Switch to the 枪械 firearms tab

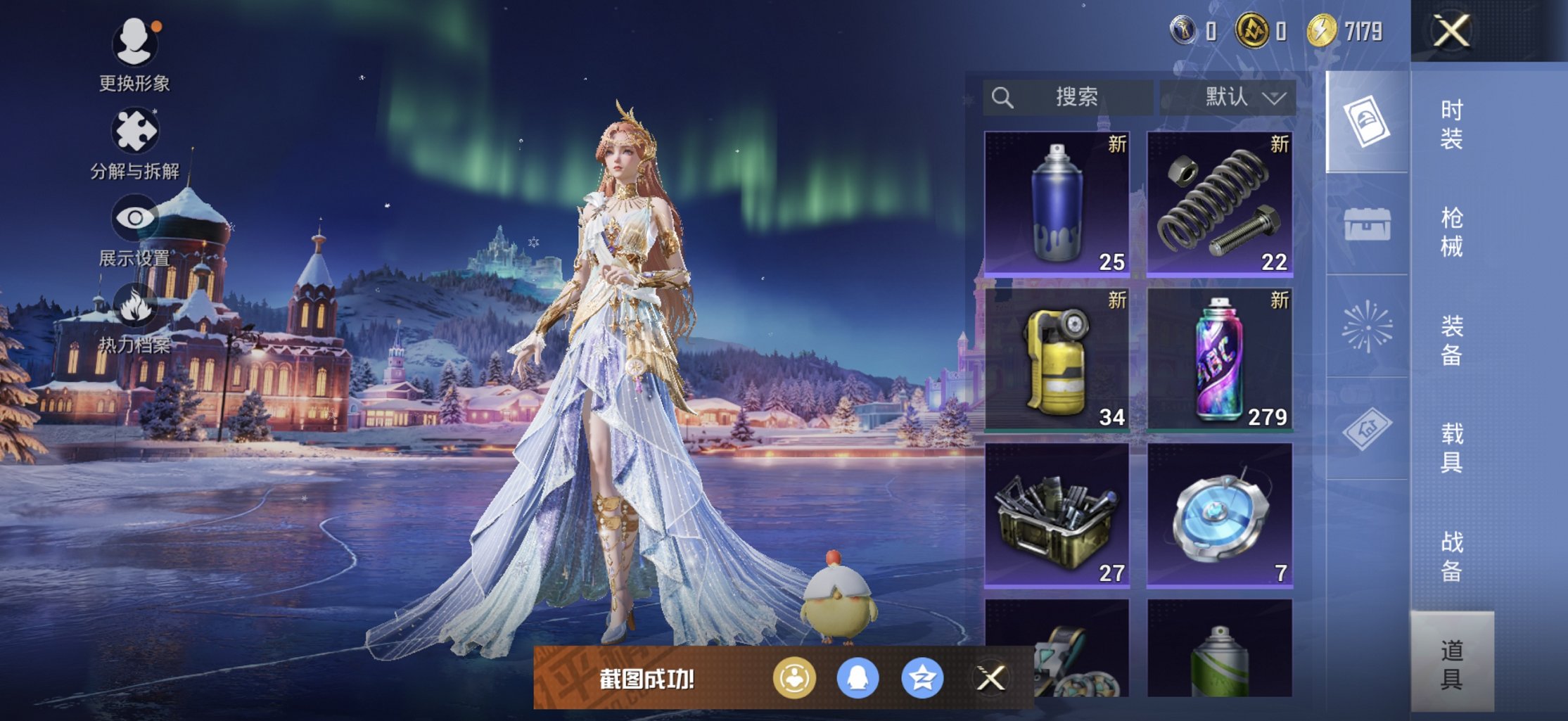click(x=1451, y=232)
